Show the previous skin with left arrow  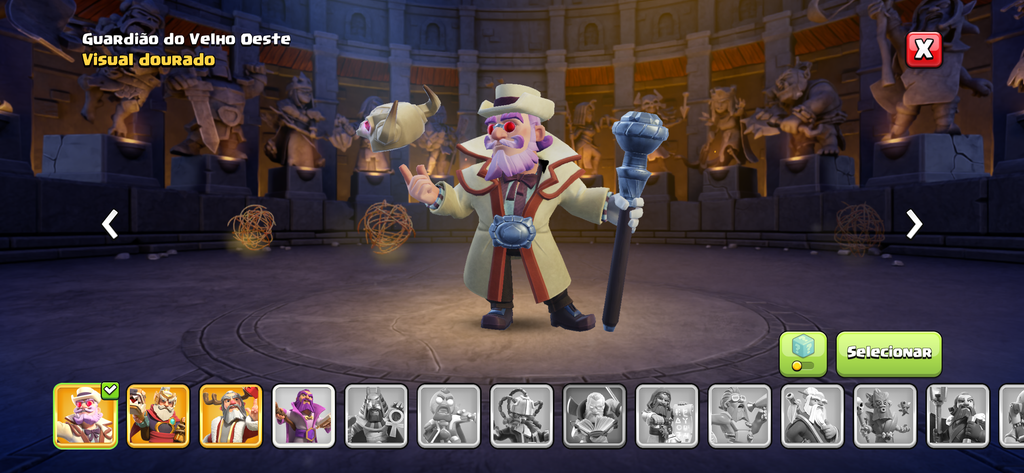[x=110, y=224]
